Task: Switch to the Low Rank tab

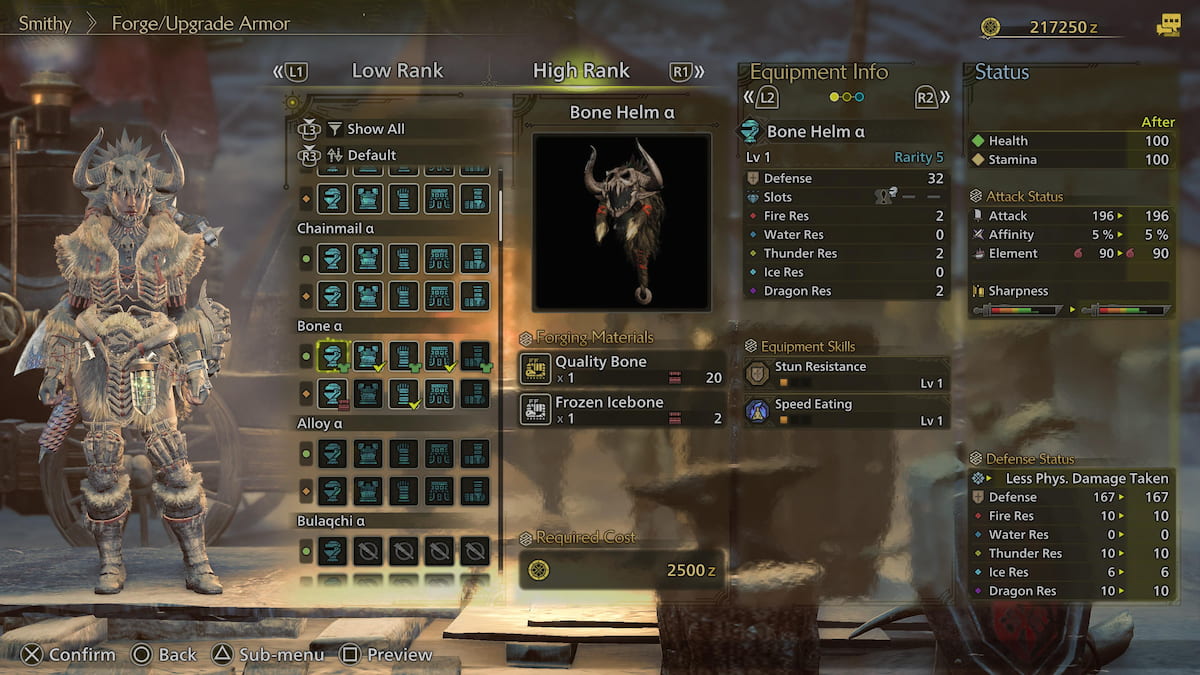Action: tap(397, 71)
